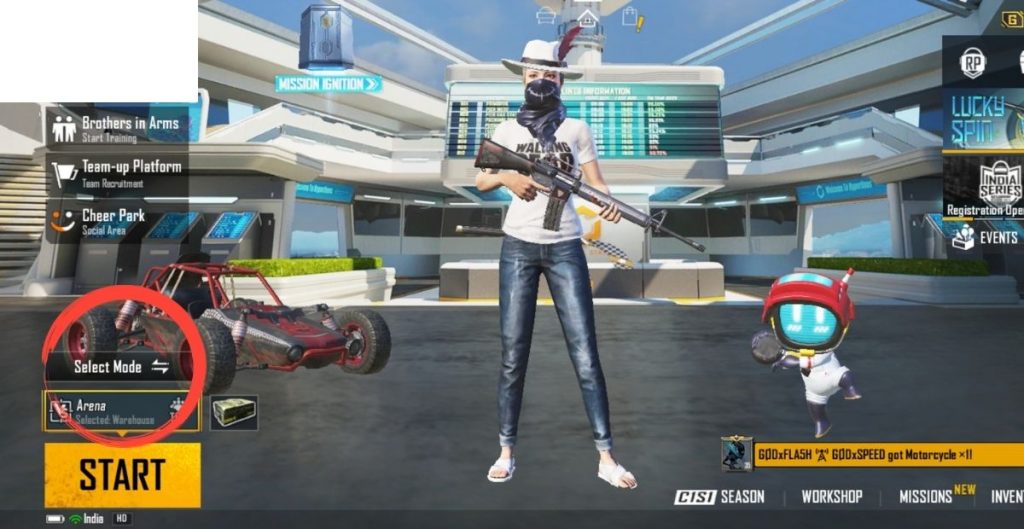The height and width of the screenshot is (529, 1024).
Task: Tap the yellow START button
Action: coord(122,475)
